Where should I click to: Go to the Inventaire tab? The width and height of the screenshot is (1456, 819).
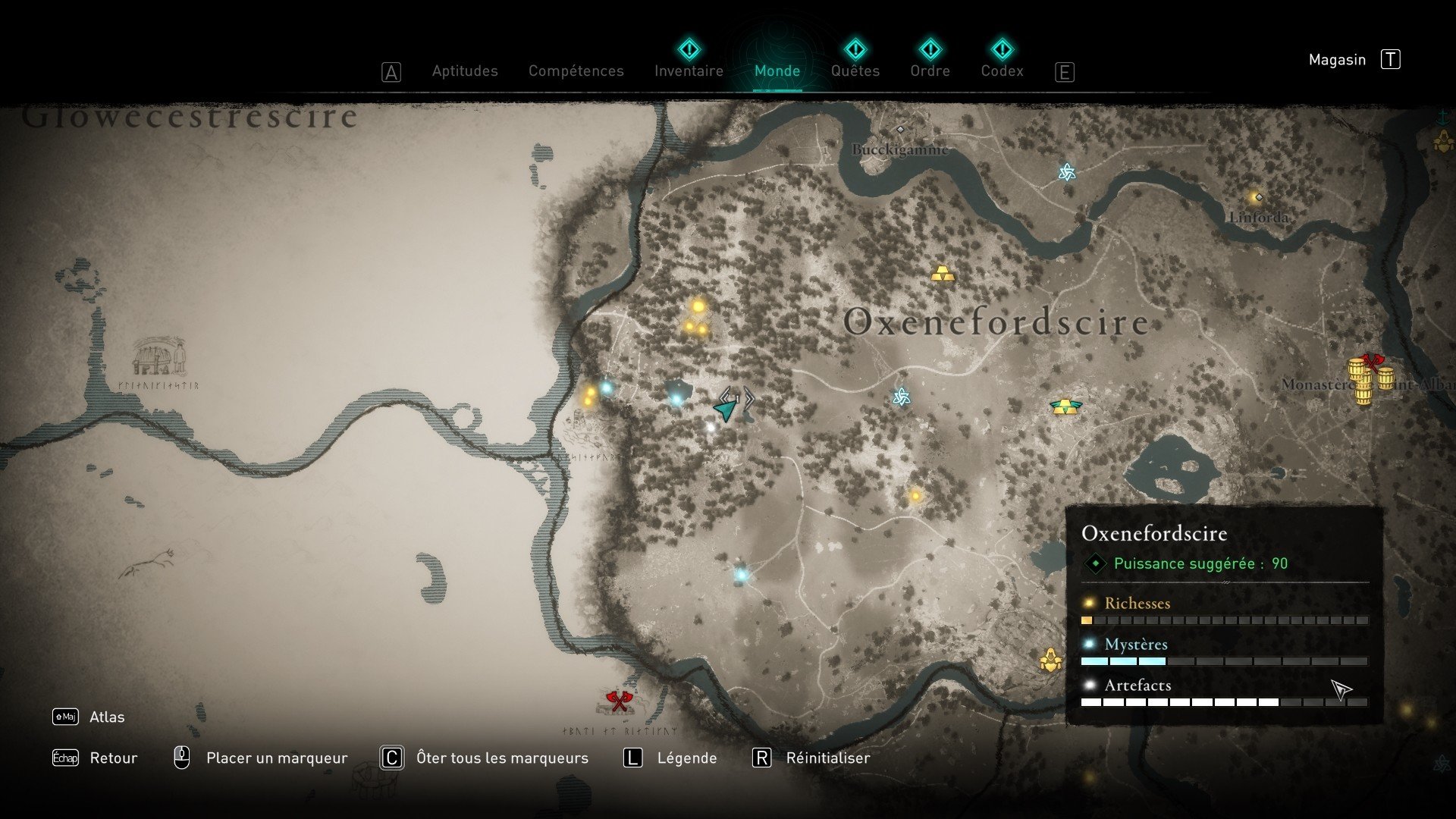[x=689, y=71]
